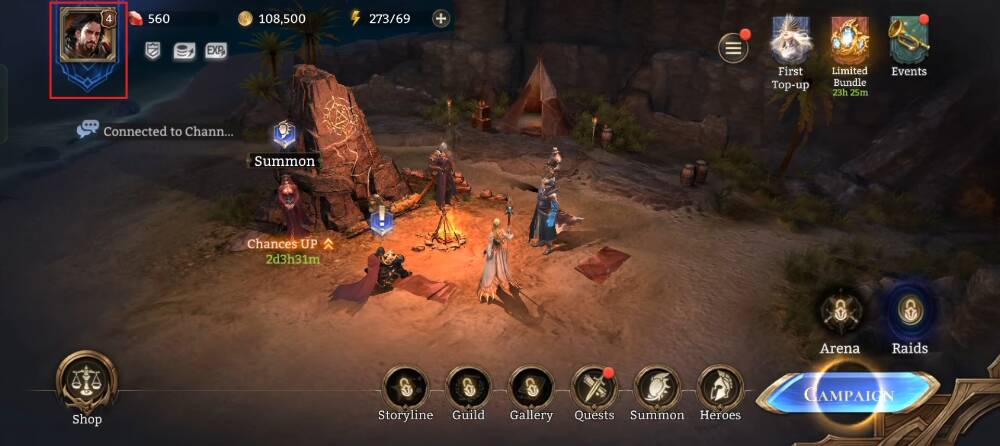Open the hamburger main menu
The image size is (1000, 446).
click(x=734, y=47)
